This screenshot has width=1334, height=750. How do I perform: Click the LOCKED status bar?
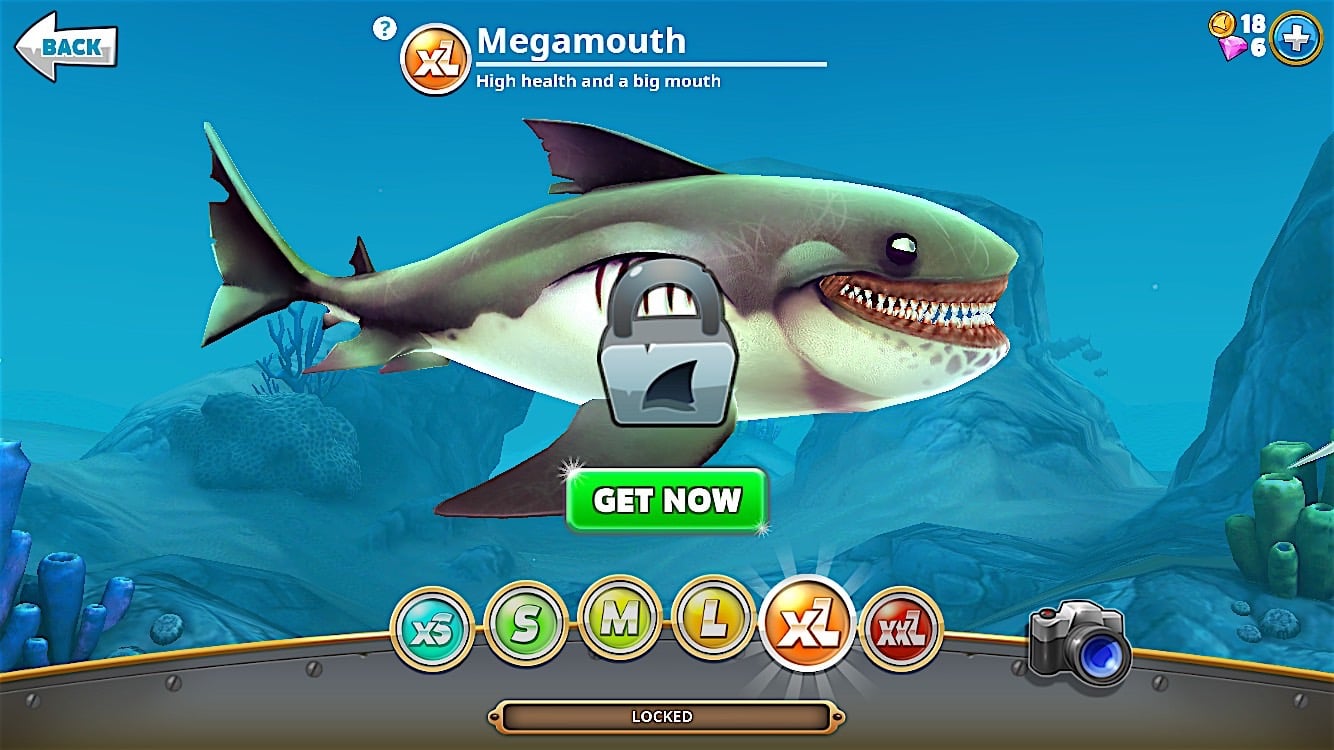tap(667, 716)
